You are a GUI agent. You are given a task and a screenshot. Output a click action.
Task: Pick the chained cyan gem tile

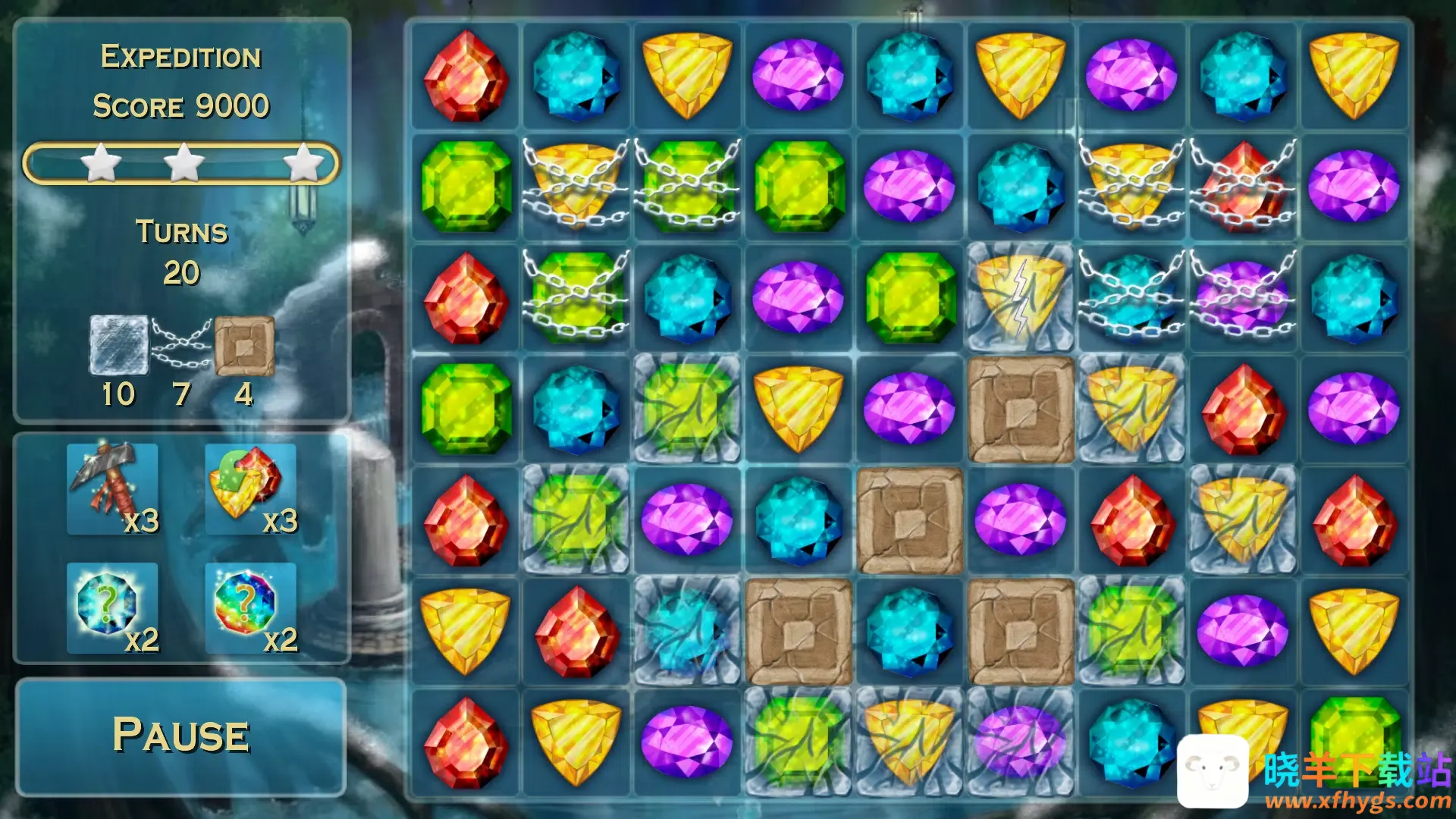[1131, 298]
